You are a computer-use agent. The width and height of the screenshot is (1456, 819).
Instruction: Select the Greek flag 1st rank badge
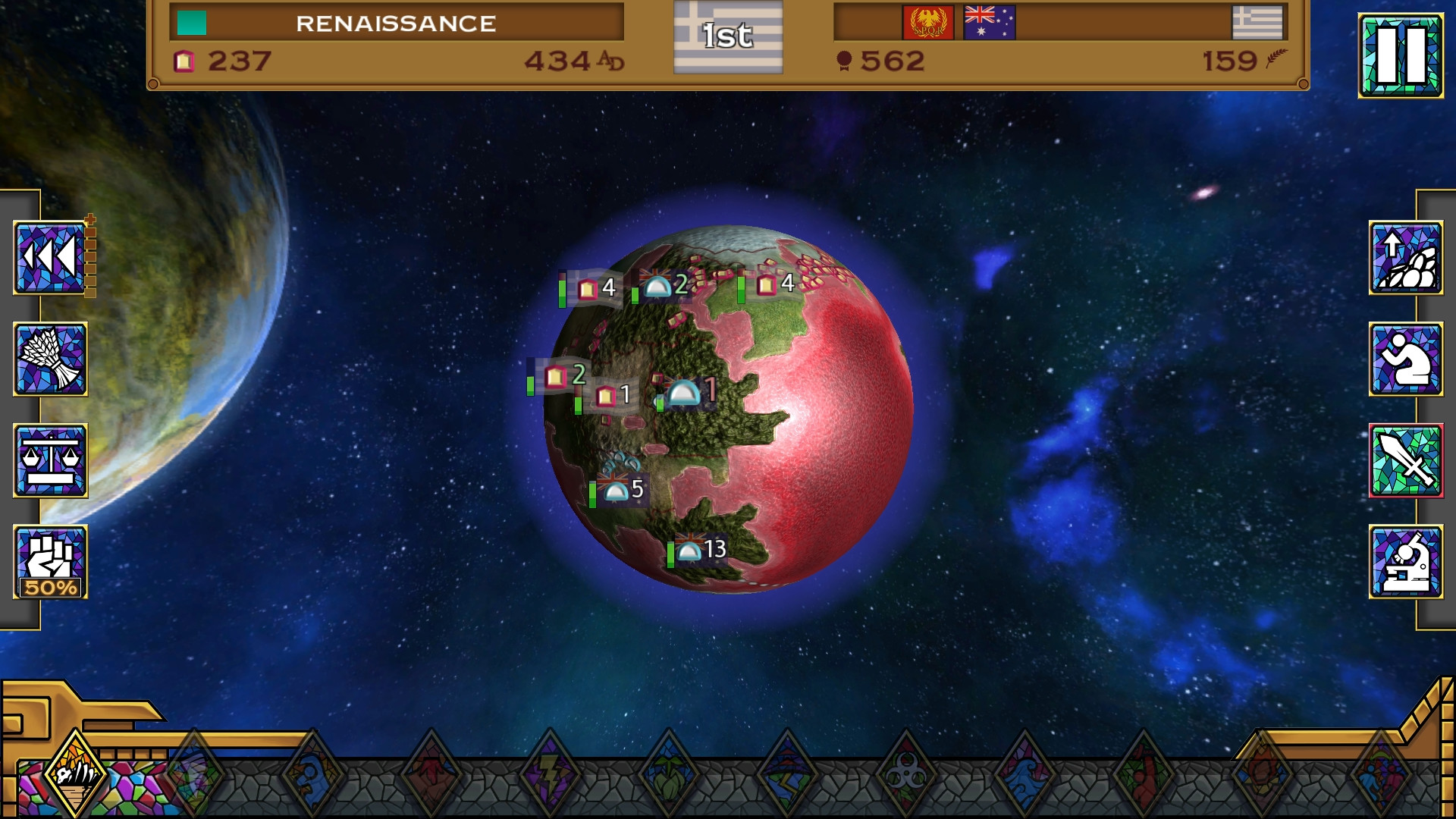(x=728, y=36)
